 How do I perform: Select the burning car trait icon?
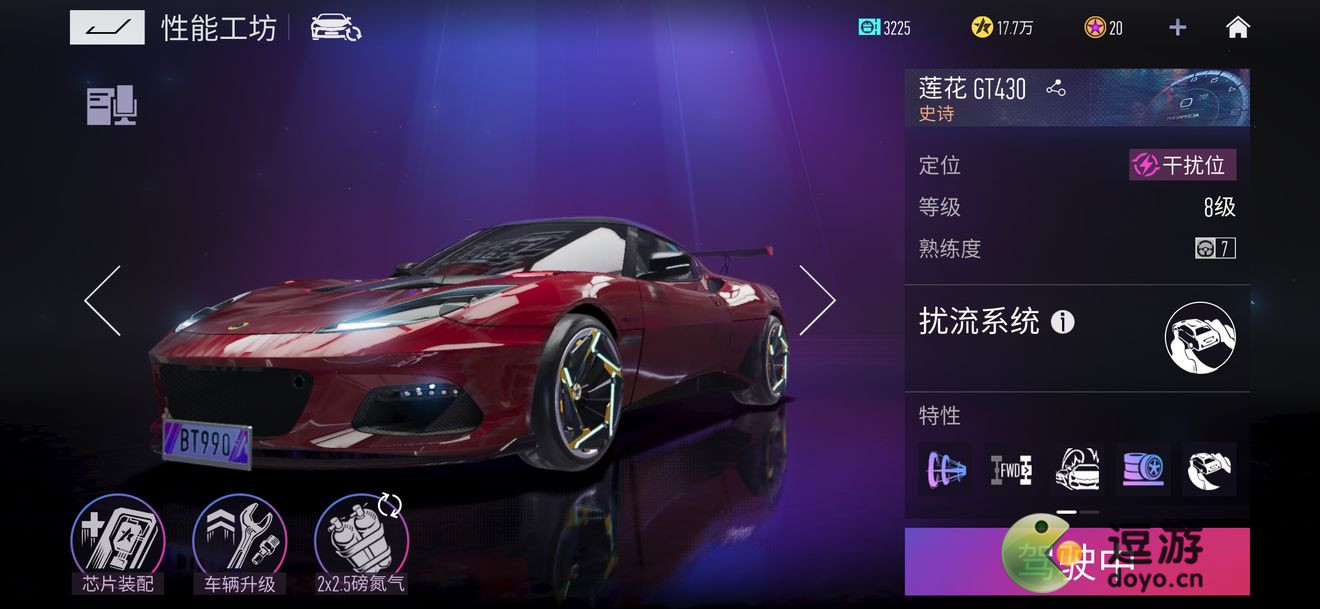(x=1077, y=469)
